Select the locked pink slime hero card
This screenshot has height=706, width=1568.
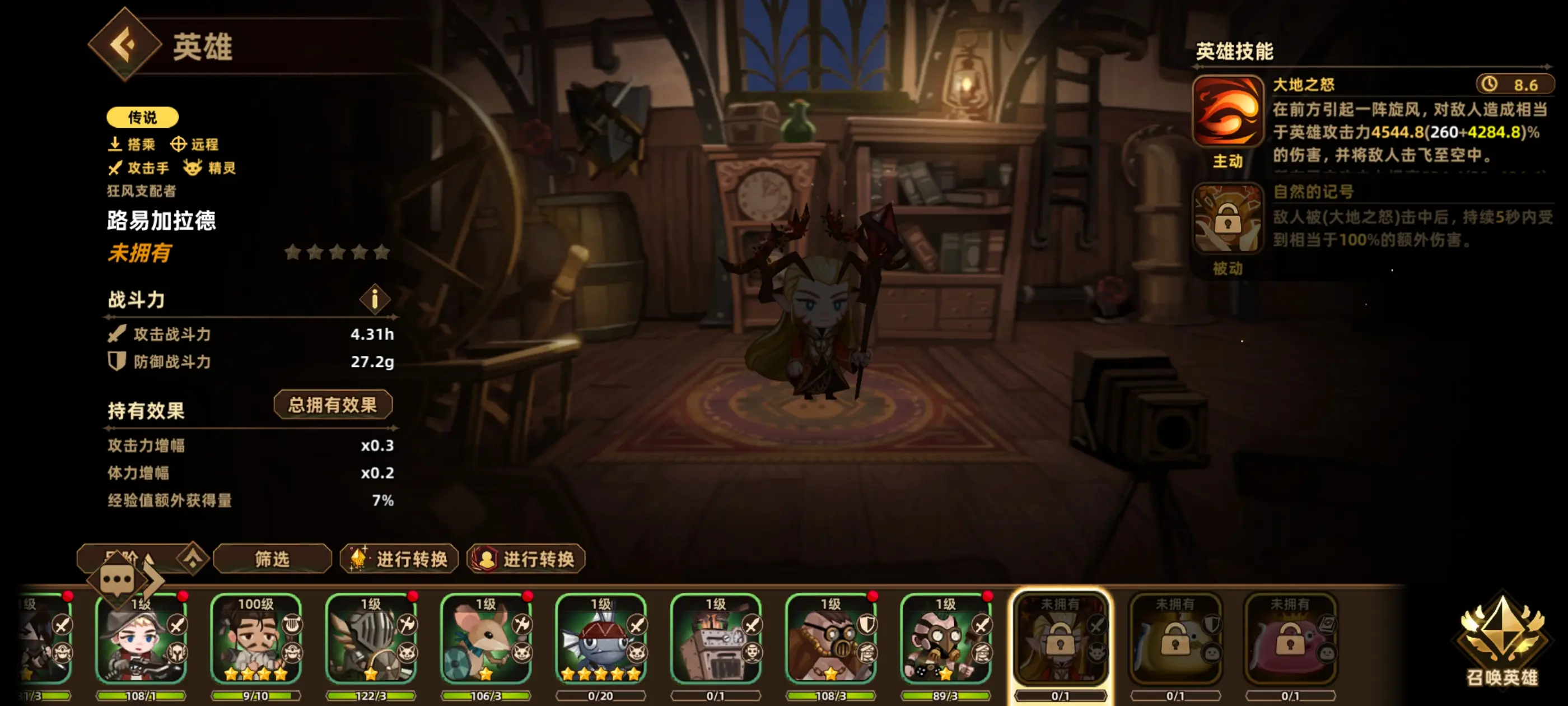tap(1290, 640)
